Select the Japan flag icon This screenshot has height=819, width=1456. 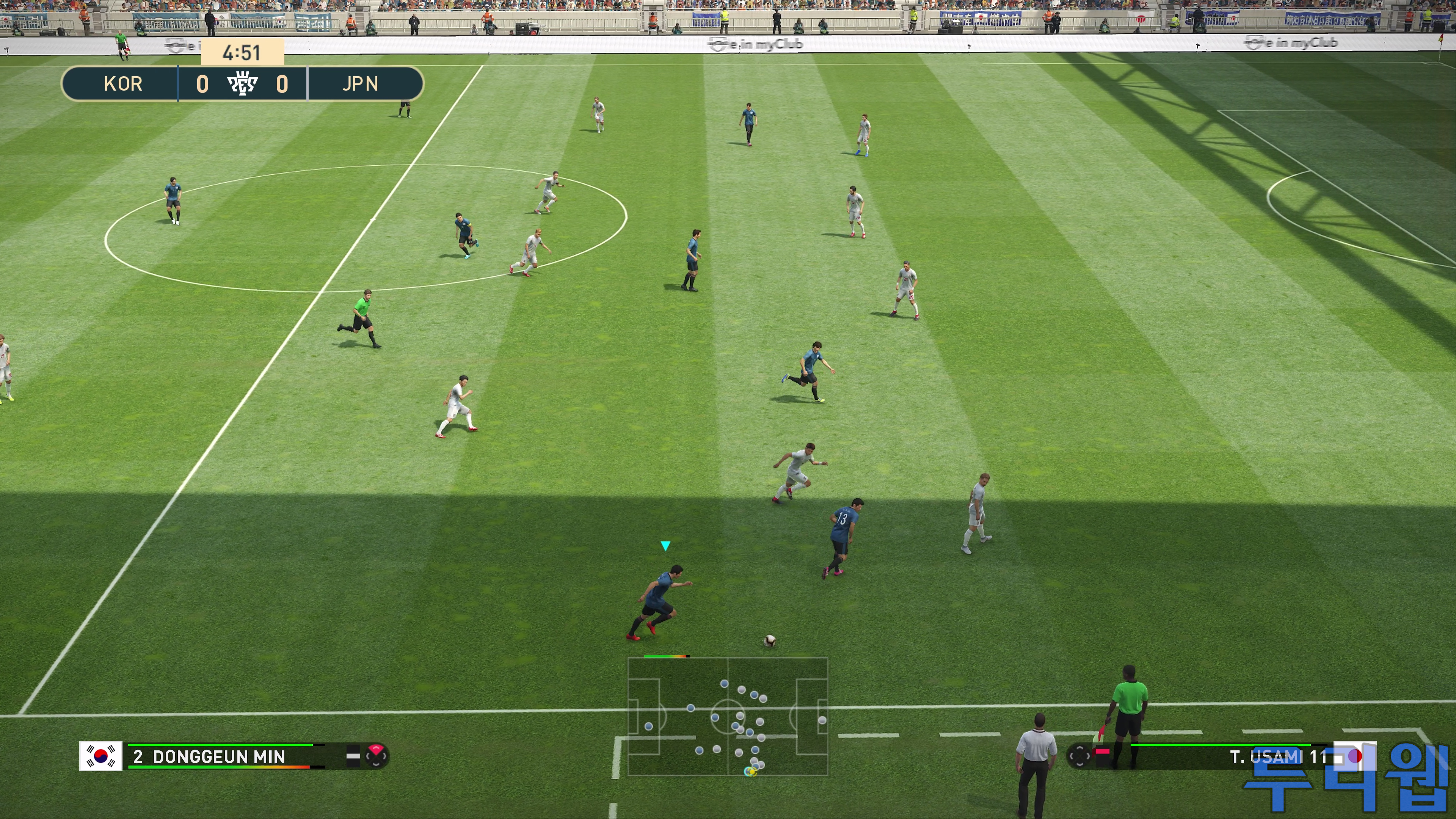1354,756
